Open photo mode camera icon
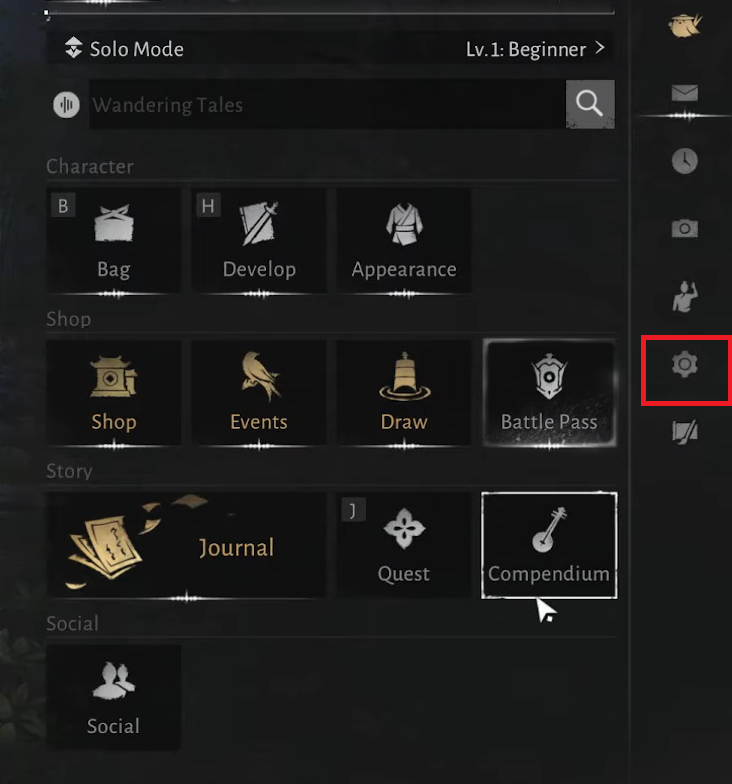732x784 pixels. [x=685, y=229]
